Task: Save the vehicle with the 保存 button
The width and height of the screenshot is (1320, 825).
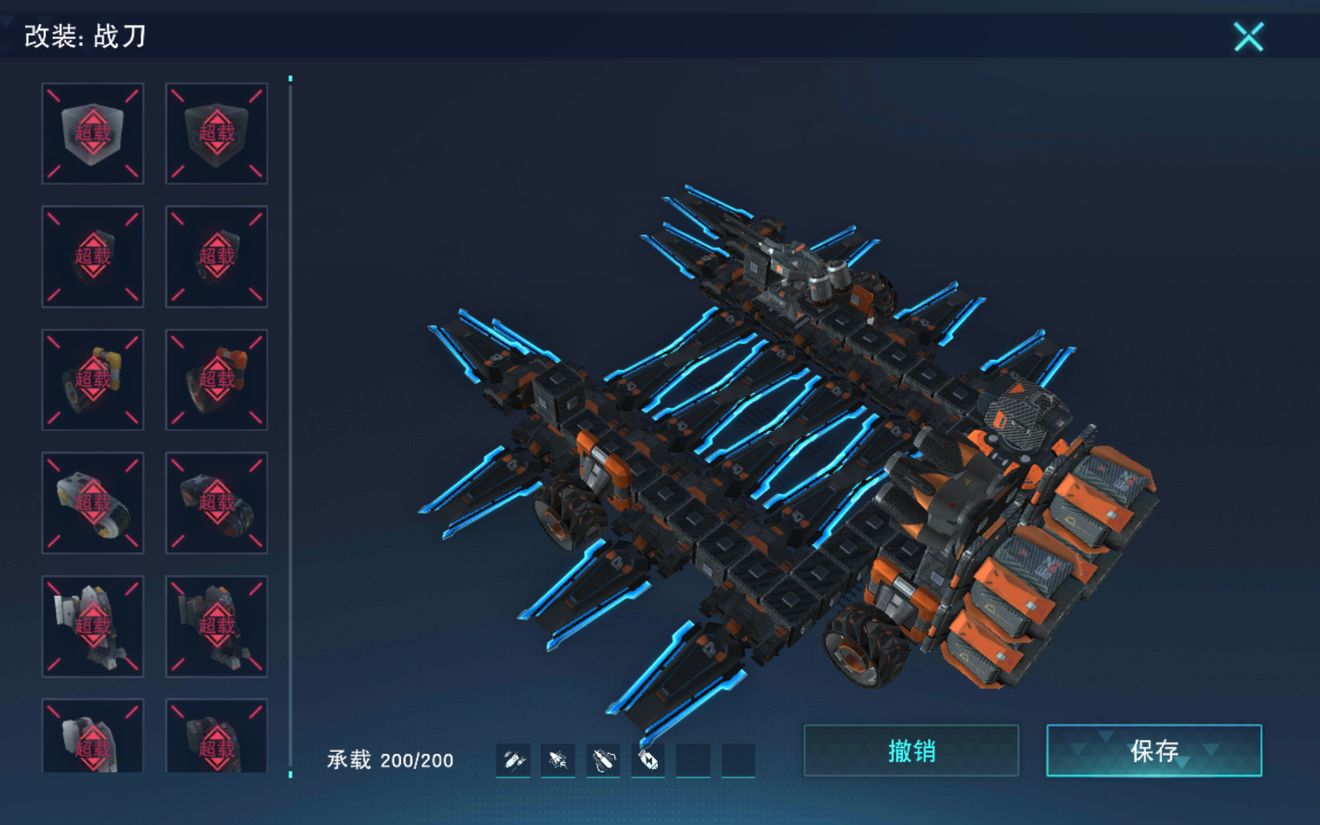Action: pyautogui.click(x=1154, y=750)
